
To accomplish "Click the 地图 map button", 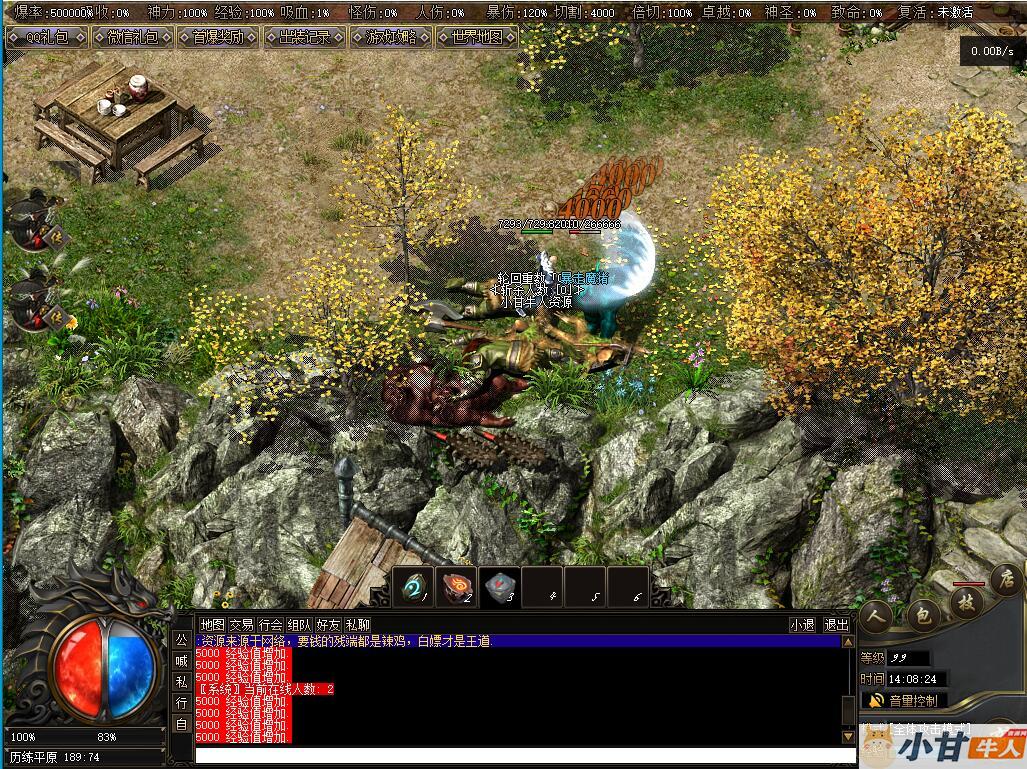I will 212,625.
